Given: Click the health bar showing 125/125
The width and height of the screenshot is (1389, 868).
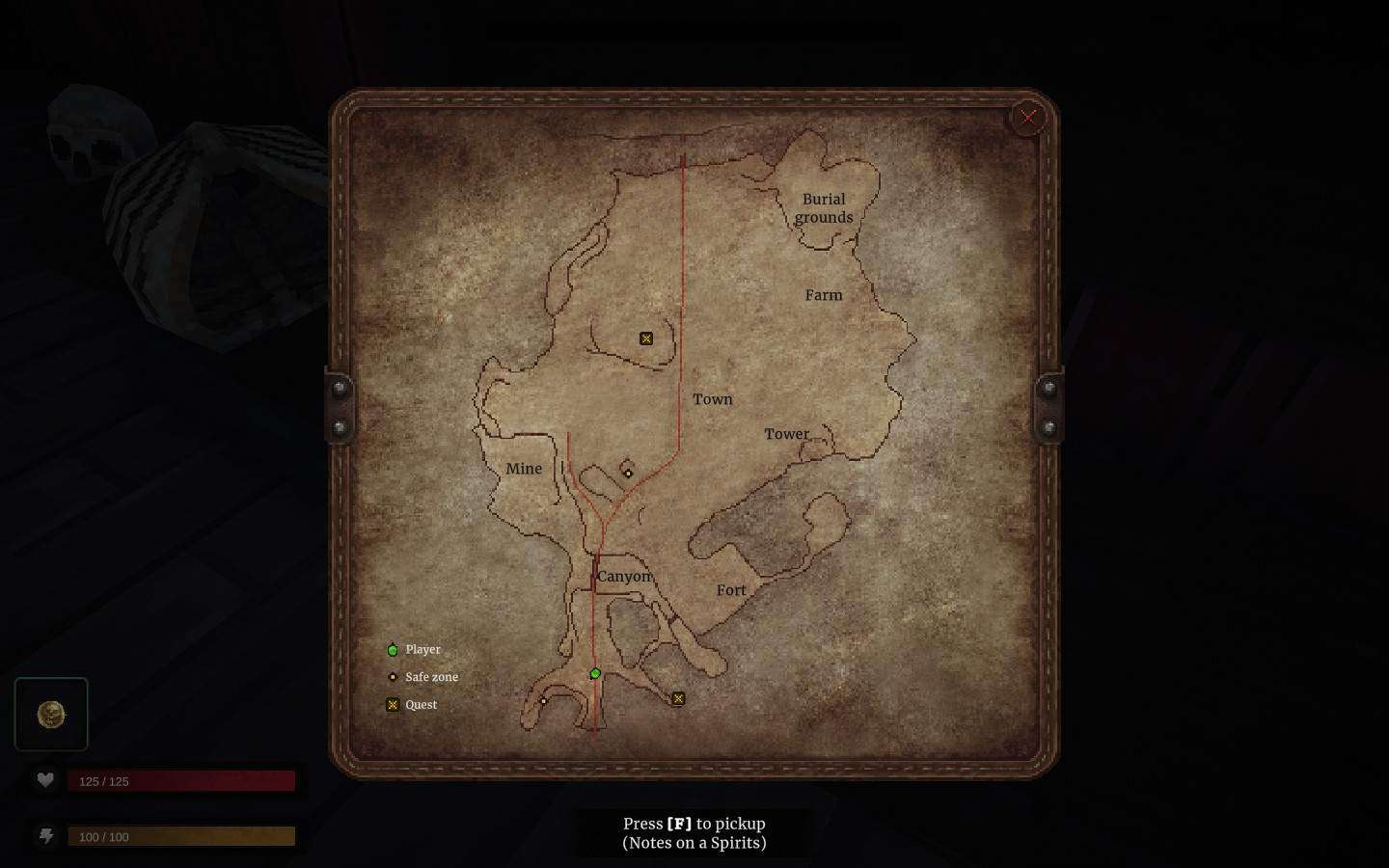Looking at the screenshot, I should [x=182, y=780].
